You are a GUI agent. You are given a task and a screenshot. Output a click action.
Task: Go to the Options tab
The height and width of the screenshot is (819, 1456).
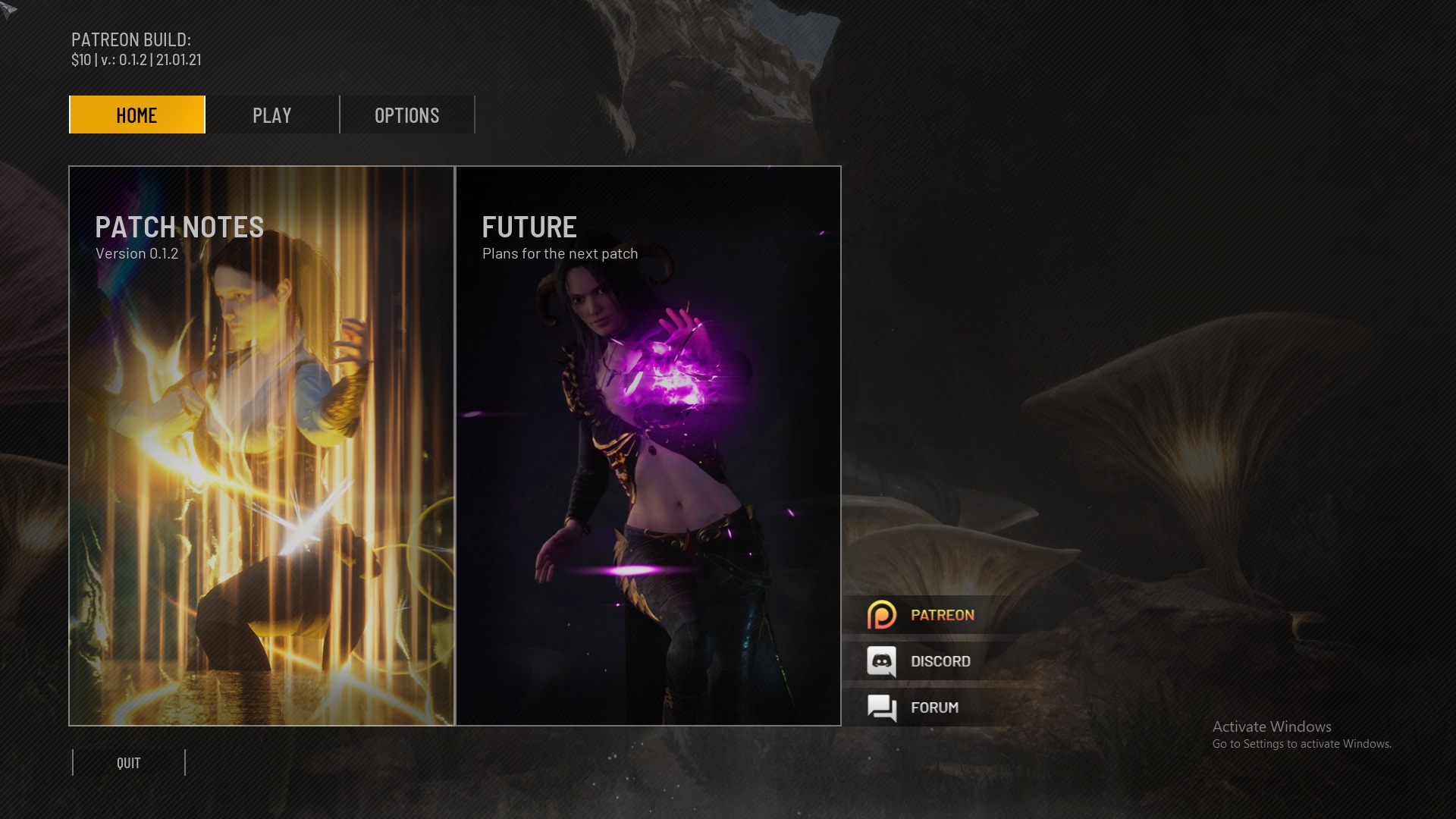[406, 115]
